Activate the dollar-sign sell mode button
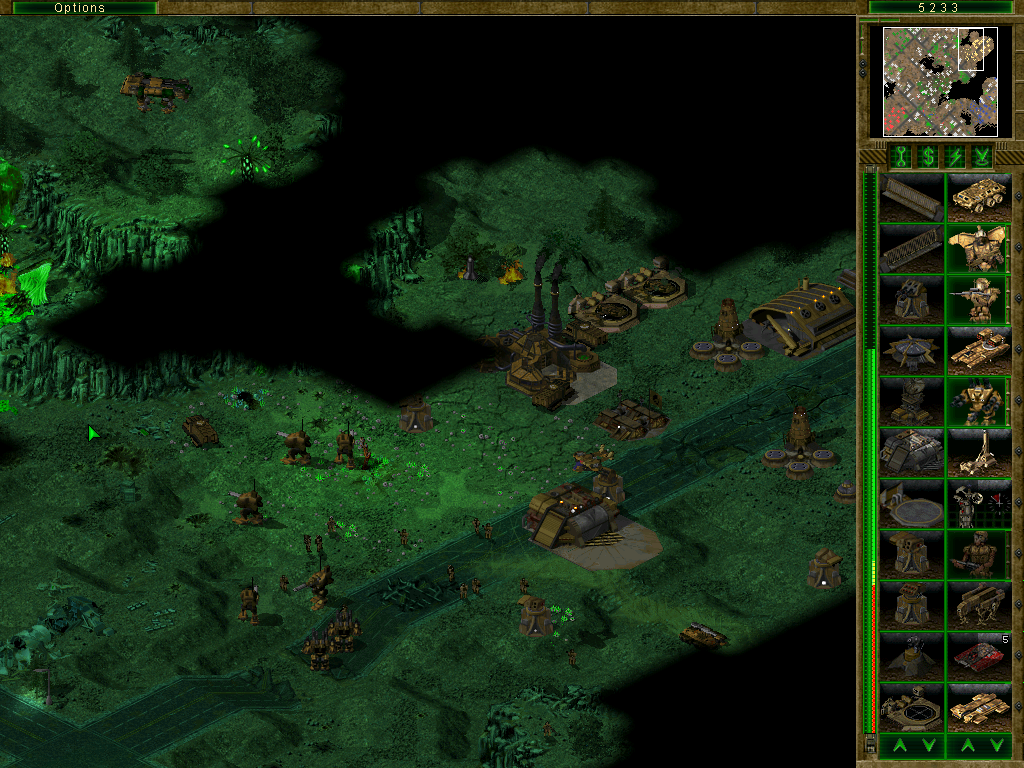 928,156
